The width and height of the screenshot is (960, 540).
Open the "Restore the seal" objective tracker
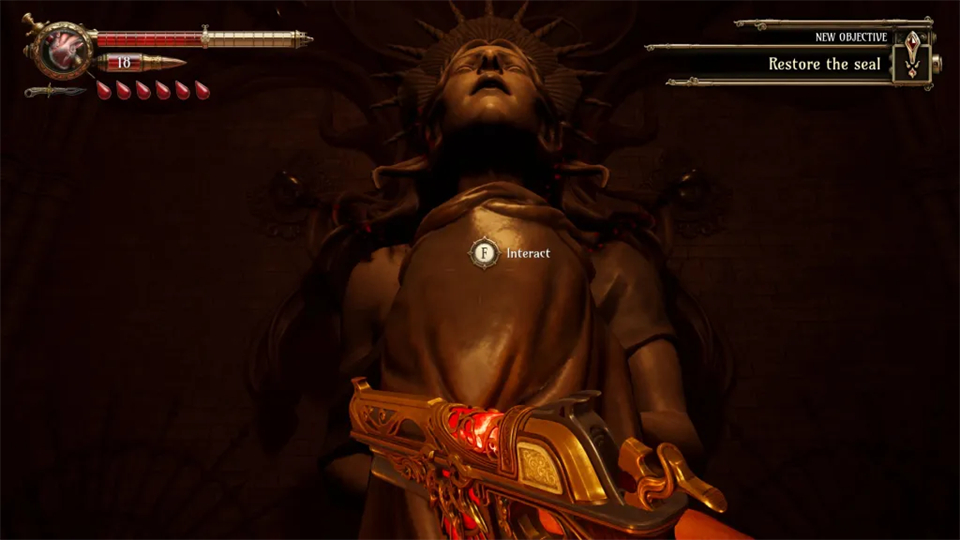tap(824, 64)
